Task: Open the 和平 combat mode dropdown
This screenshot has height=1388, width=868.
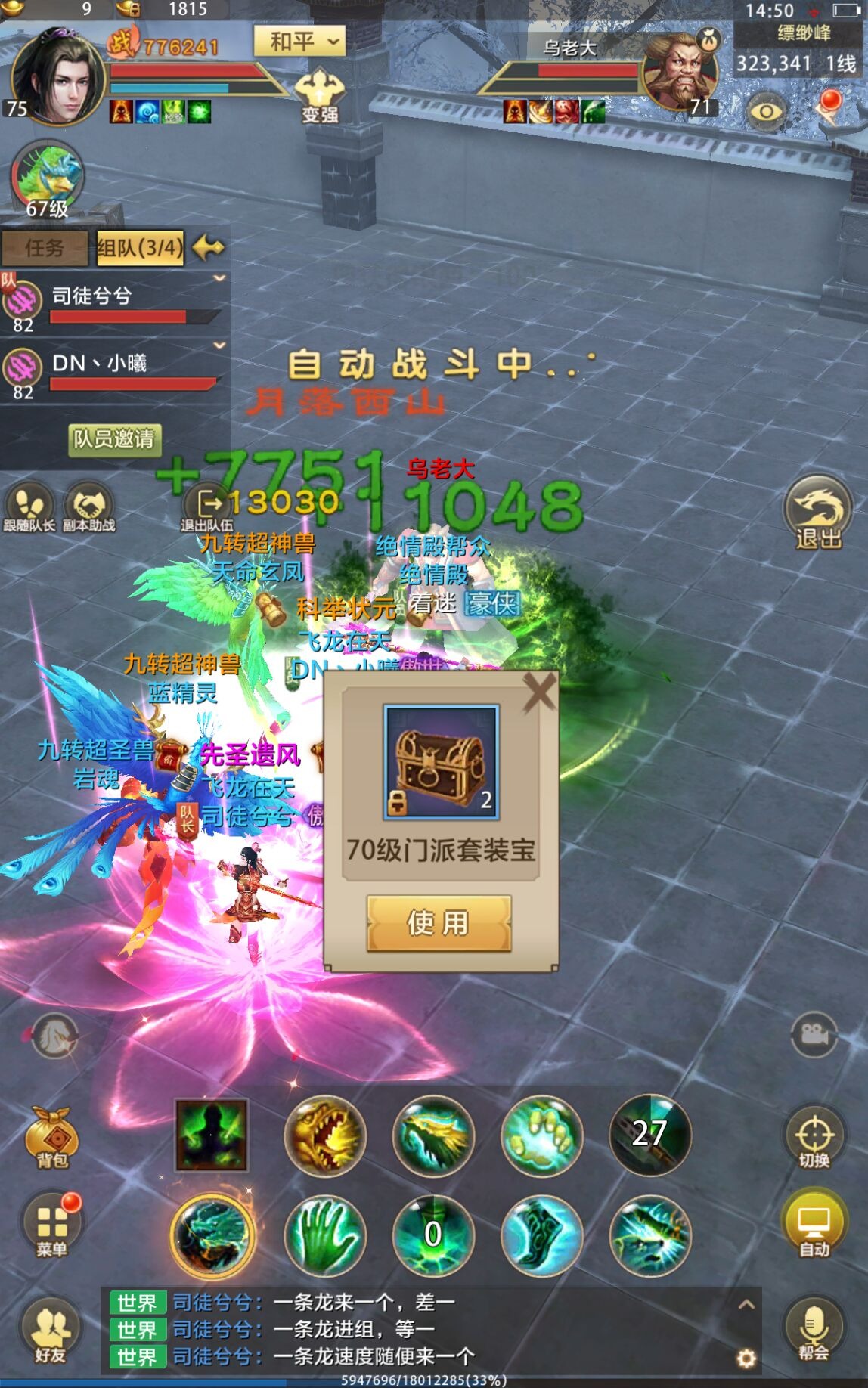Action: pos(299,42)
